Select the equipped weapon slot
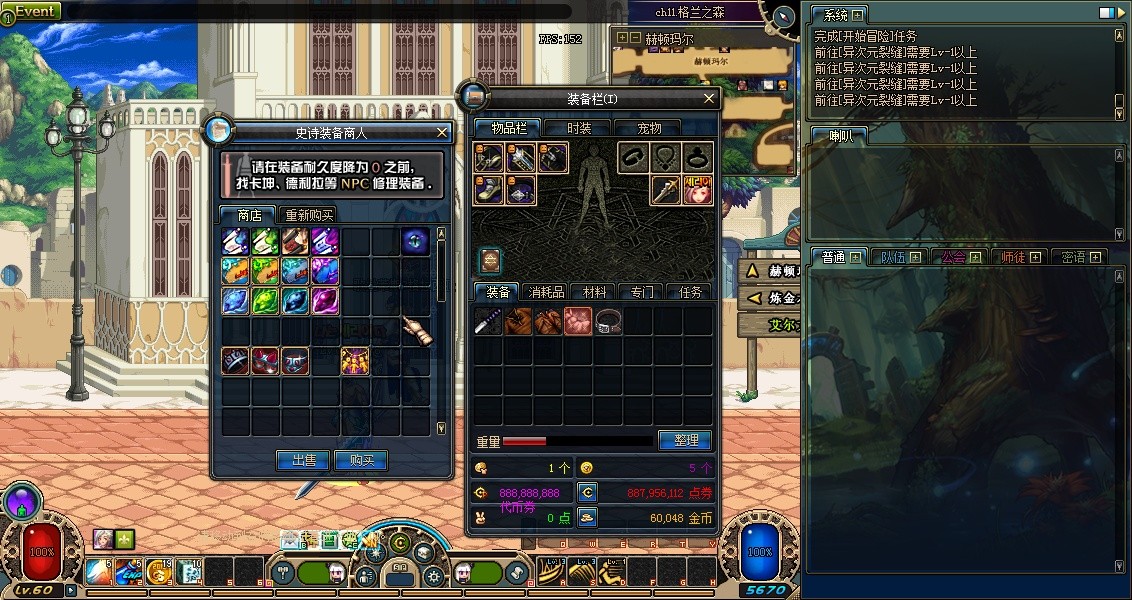The width and height of the screenshot is (1132, 600). (x=668, y=188)
